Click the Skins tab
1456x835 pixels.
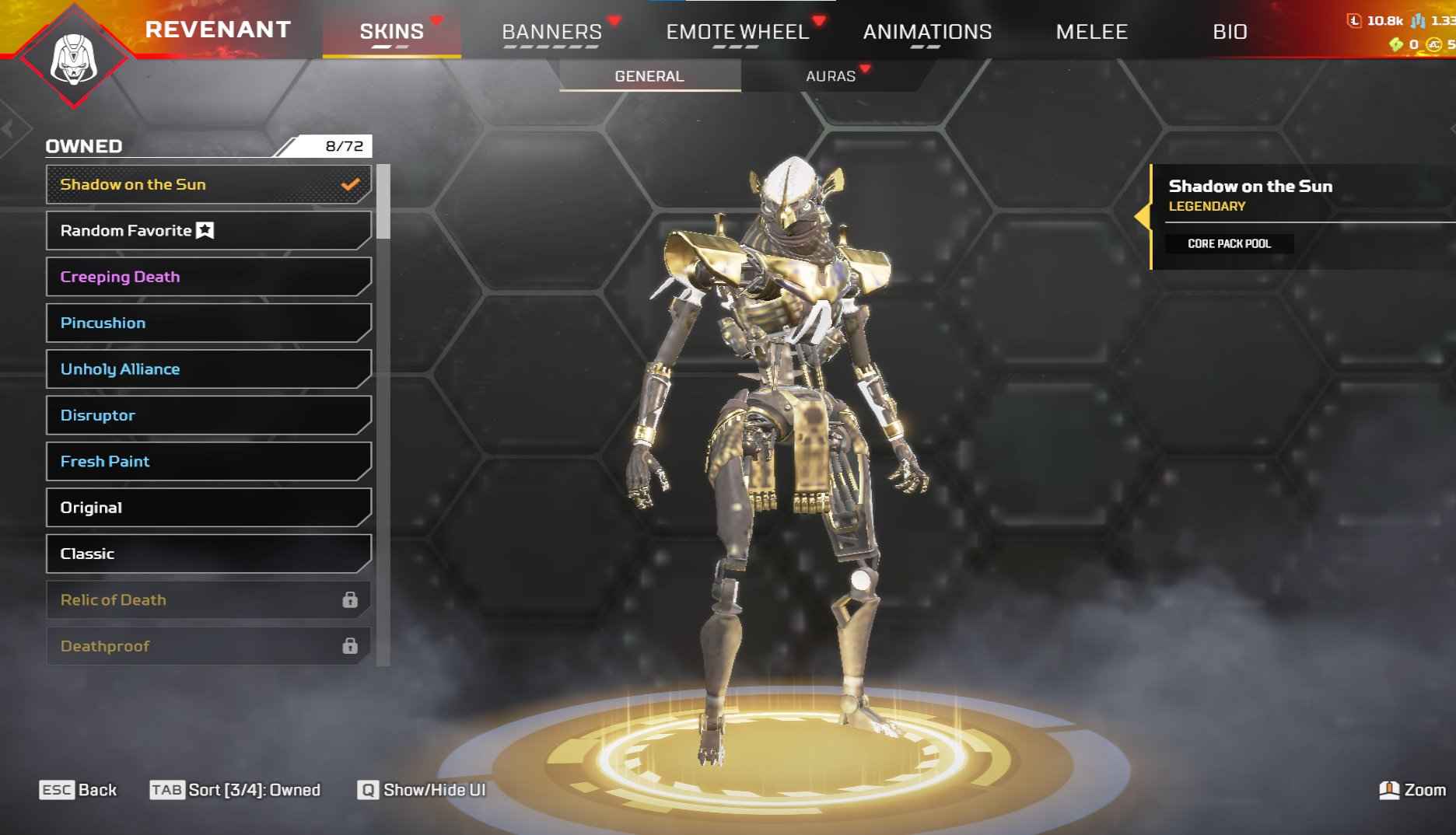click(391, 32)
